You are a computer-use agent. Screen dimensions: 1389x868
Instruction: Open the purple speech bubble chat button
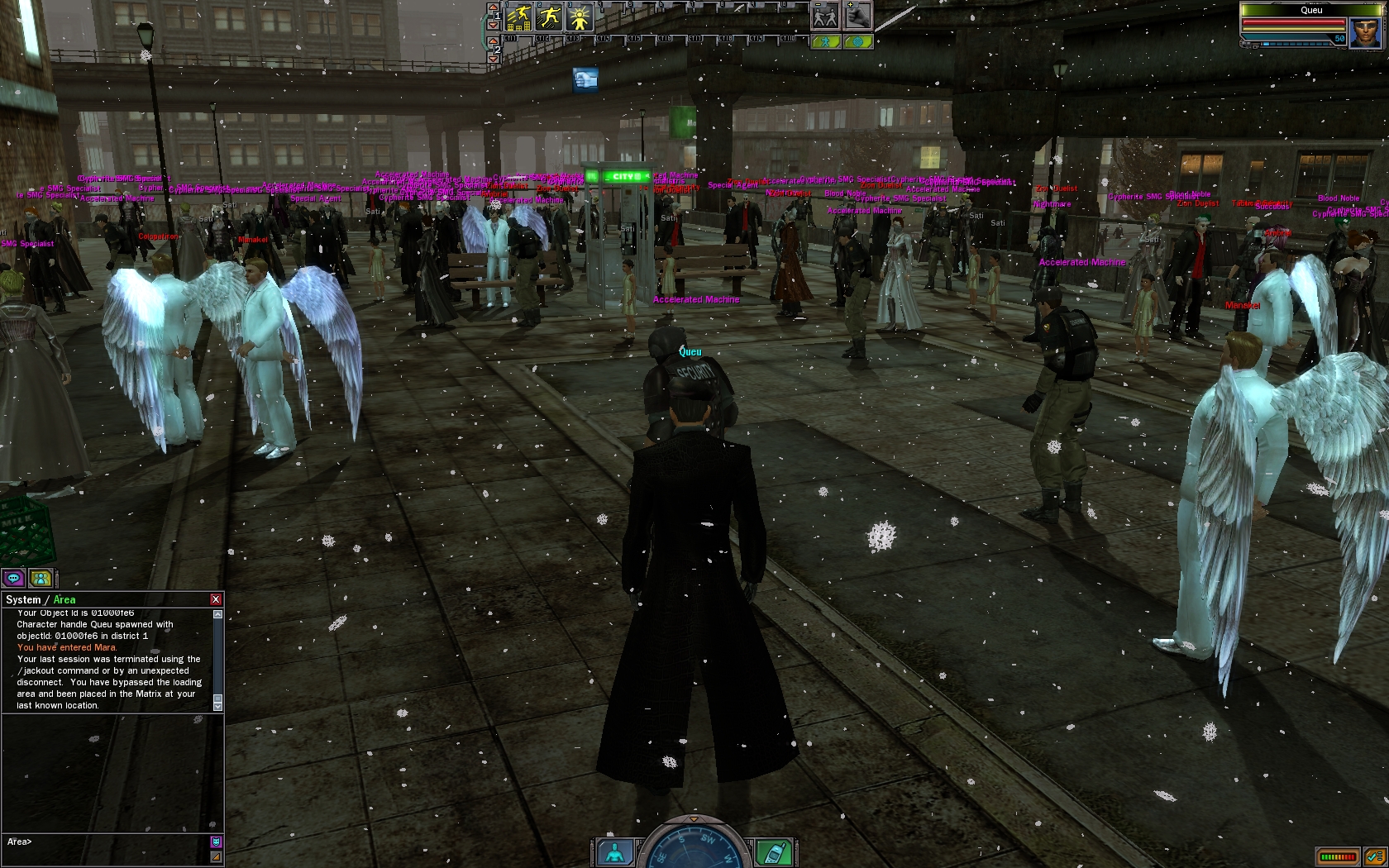pos(13,579)
